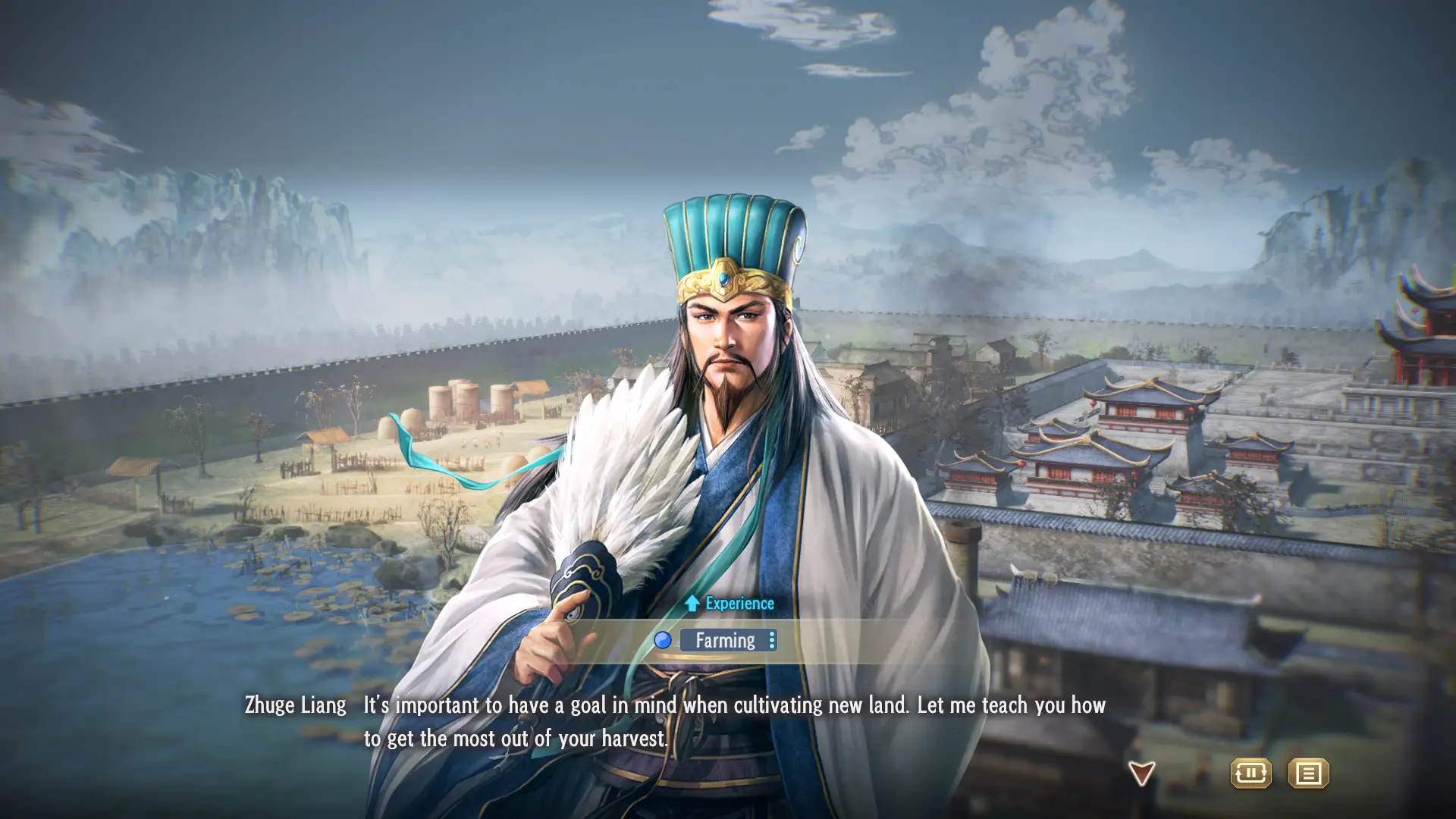Image resolution: width=1456 pixels, height=819 pixels.
Task: Open the vertical ellipsis next to Farming
Action: click(x=770, y=641)
